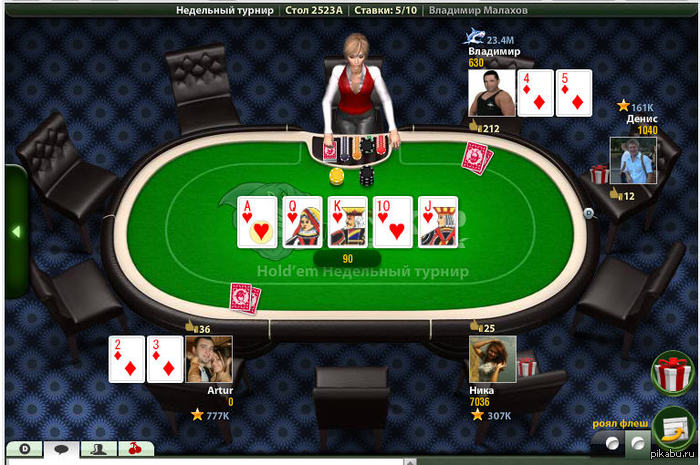Click the small table sound icon
Image resolution: width=700 pixels, height=465 pixels.
coord(589,213)
